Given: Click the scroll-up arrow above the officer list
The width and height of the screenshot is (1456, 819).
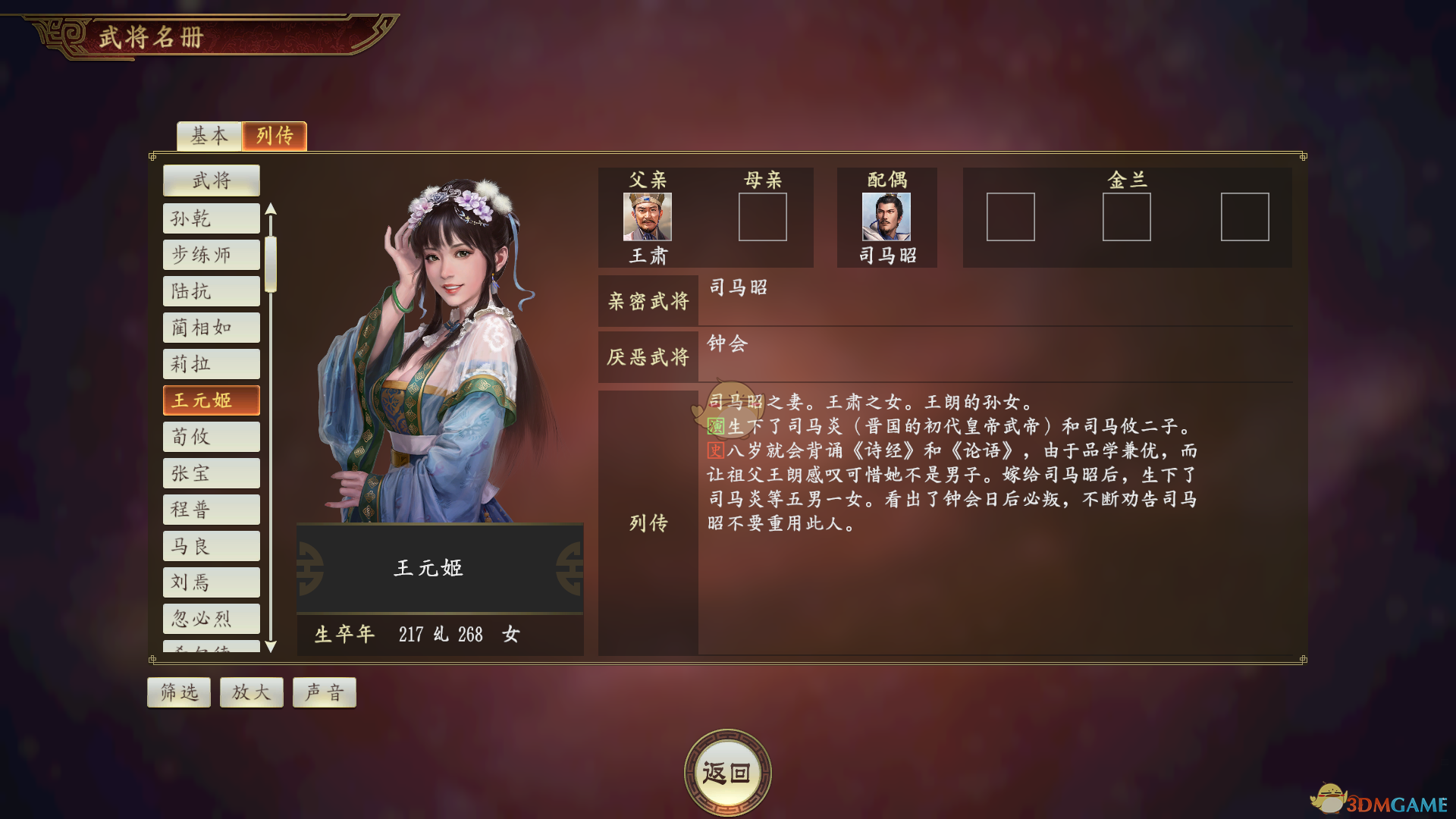Looking at the screenshot, I should point(271,209).
